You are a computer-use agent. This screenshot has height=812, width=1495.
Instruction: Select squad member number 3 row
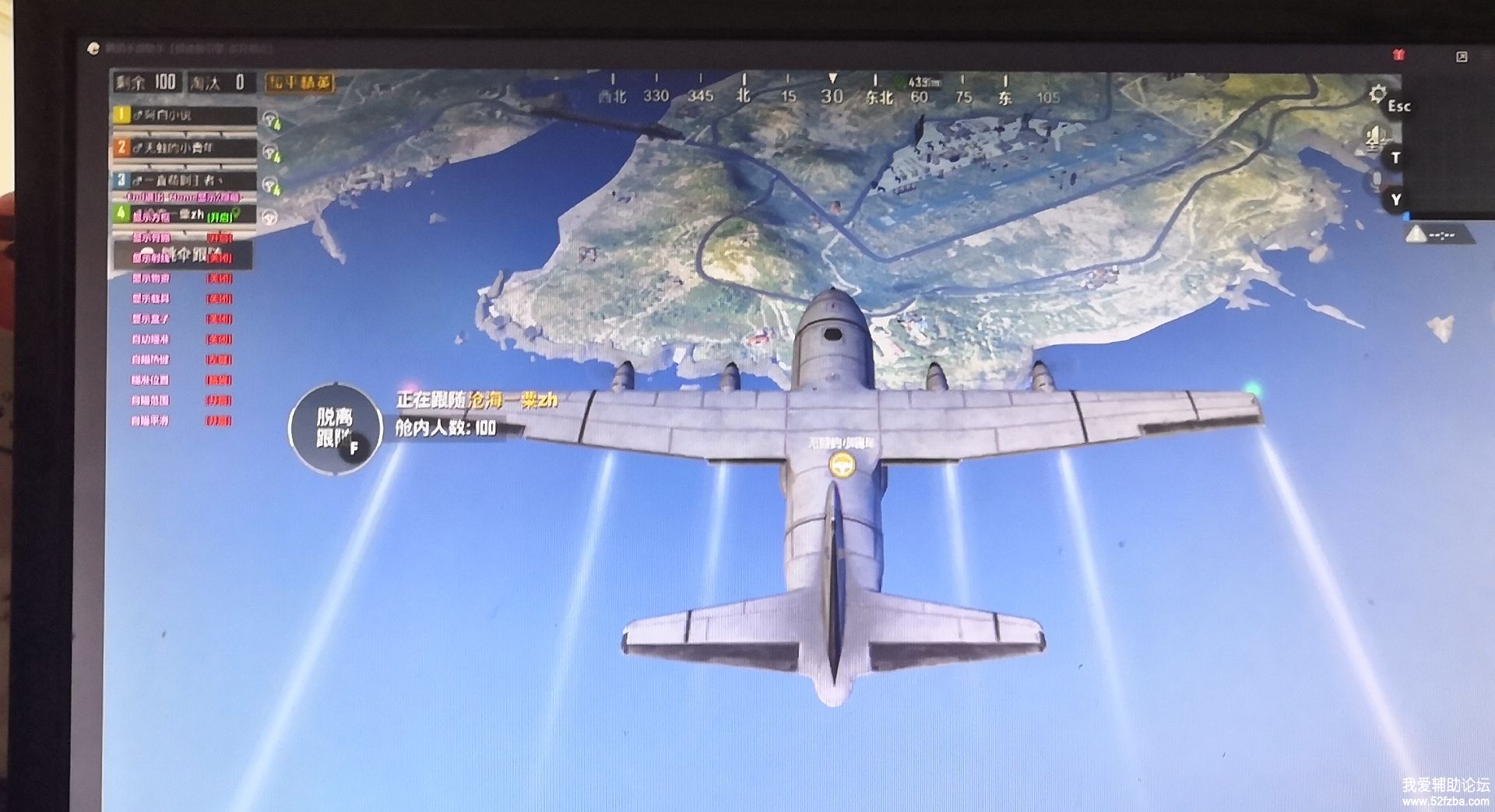point(185,181)
